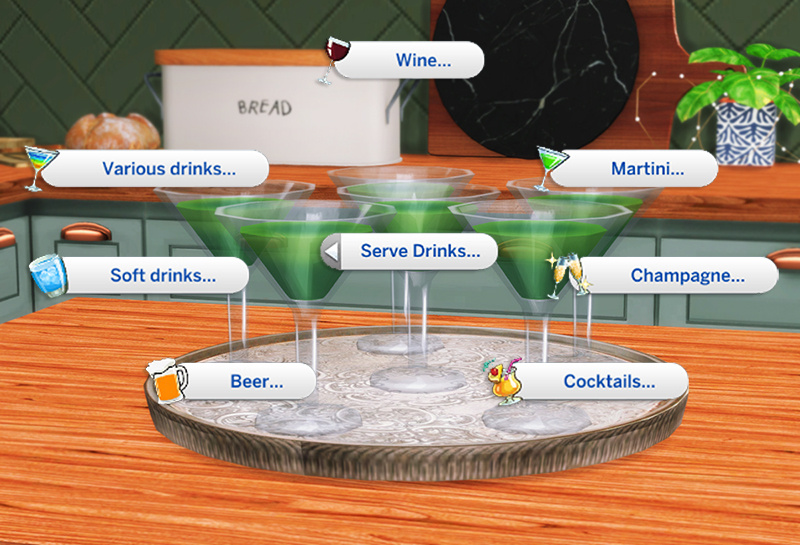The height and width of the screenshot is (545, 800).
Task: Select Various drinks... from the pie menu
Action: [168, 169]
